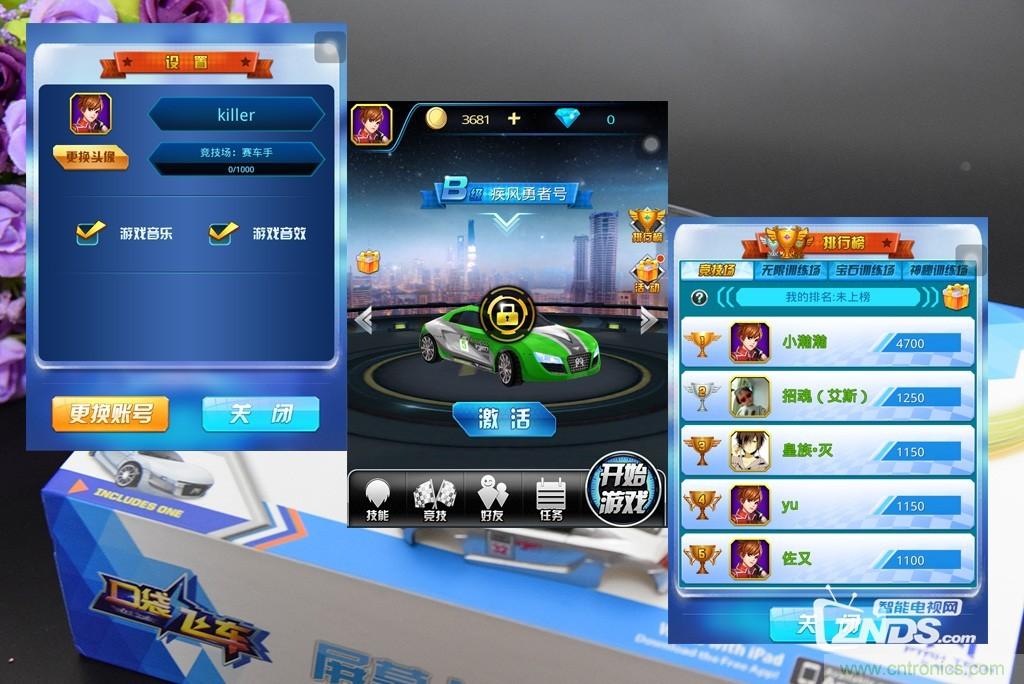Switch to the 无限训练场 tab
The image size is (1024, 684).
791,270
